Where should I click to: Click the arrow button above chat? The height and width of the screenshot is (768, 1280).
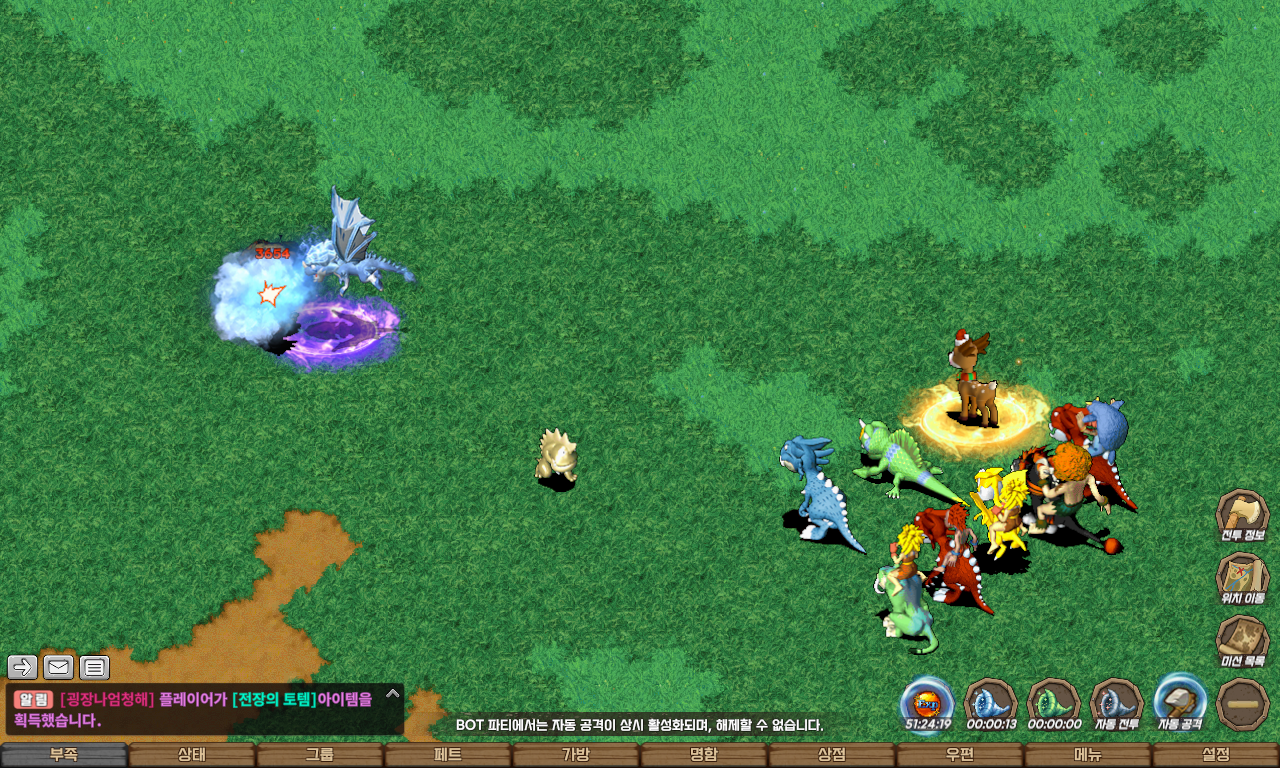[x=23, y=667]
